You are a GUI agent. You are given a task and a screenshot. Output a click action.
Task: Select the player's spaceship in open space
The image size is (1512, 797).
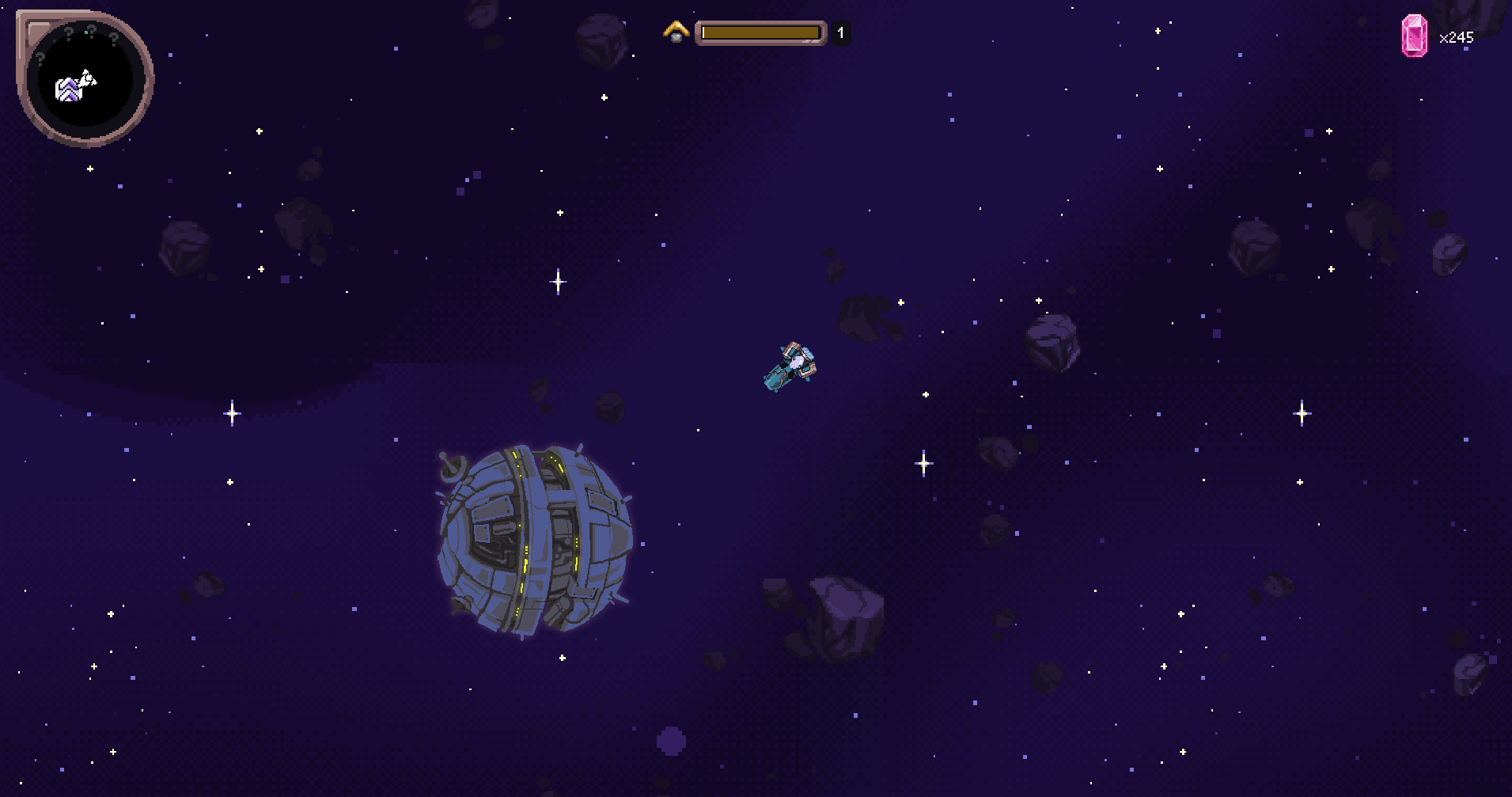(790, 366)
